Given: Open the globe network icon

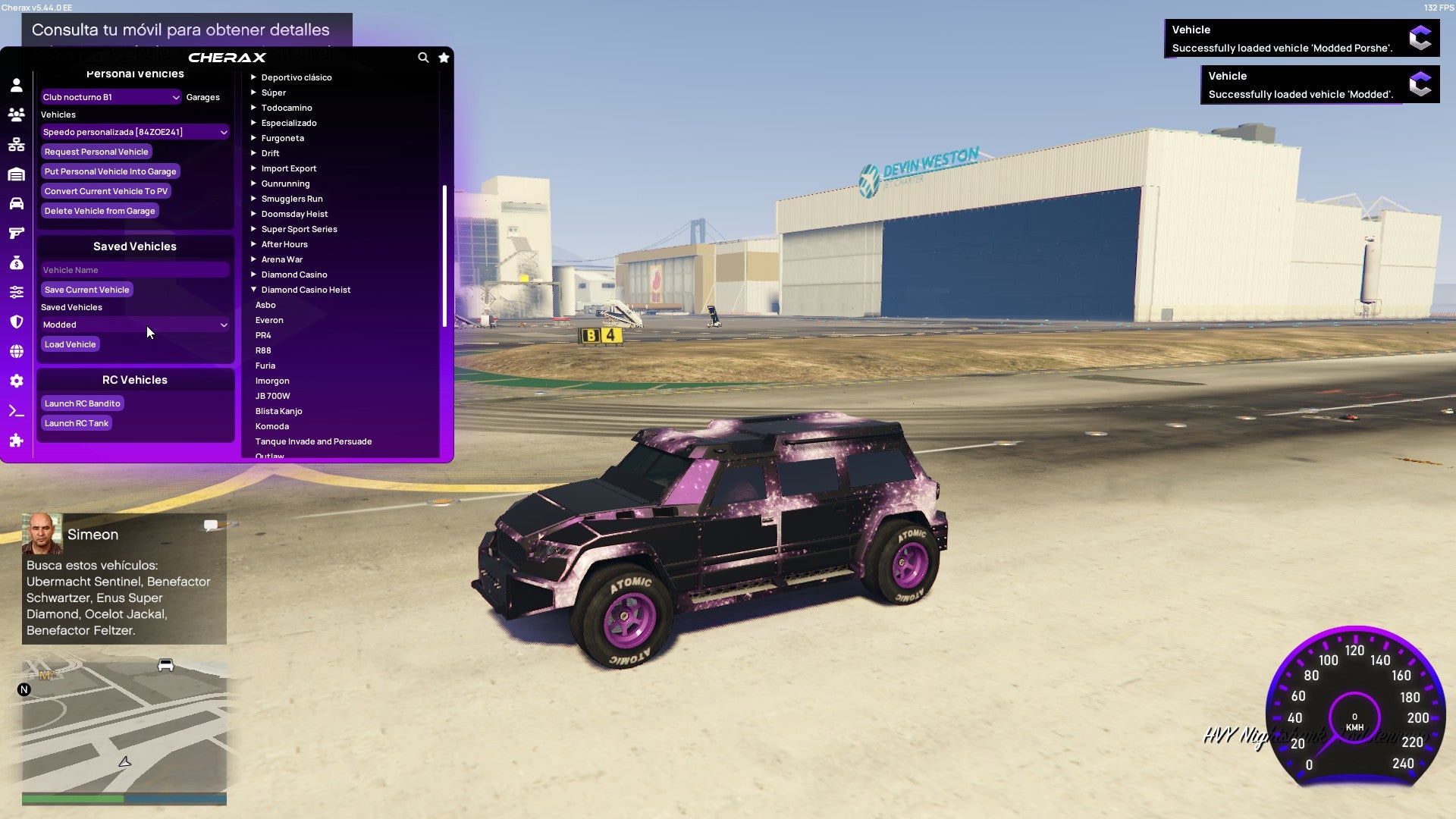Looking at the screenshot, I should (x=17, y=350).
